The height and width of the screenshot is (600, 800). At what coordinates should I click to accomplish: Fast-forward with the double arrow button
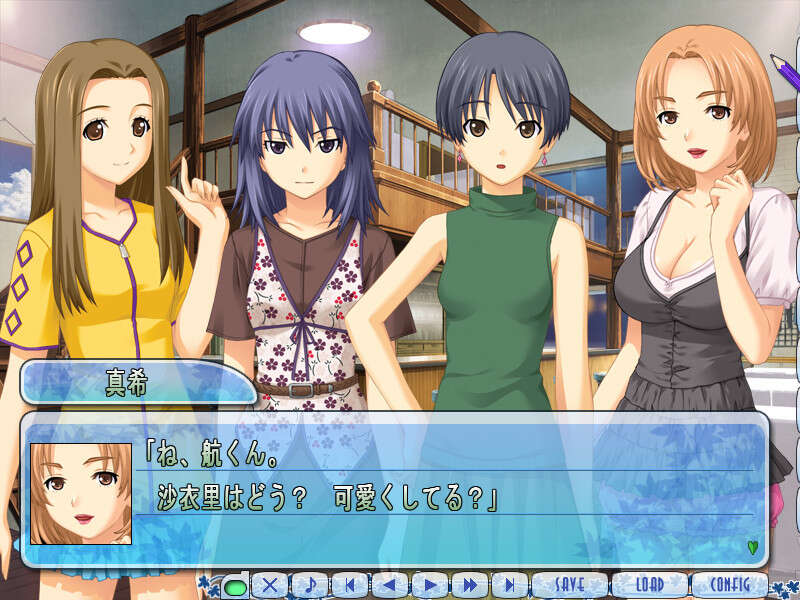coord(468,586)
